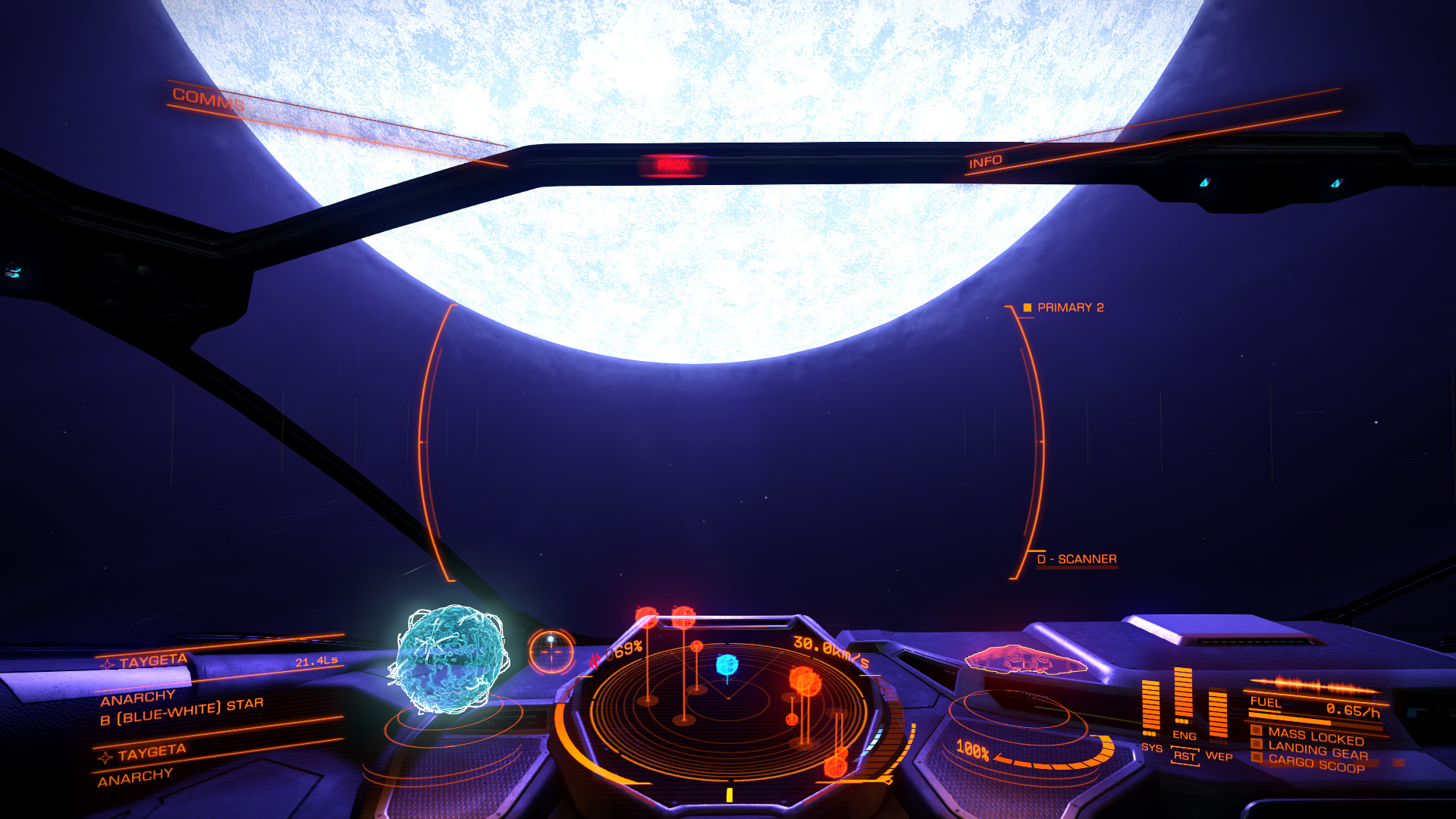Toggle the LANDING GEAR indicator
This screenshot has width=1456, height=819.
point(1317,750)
